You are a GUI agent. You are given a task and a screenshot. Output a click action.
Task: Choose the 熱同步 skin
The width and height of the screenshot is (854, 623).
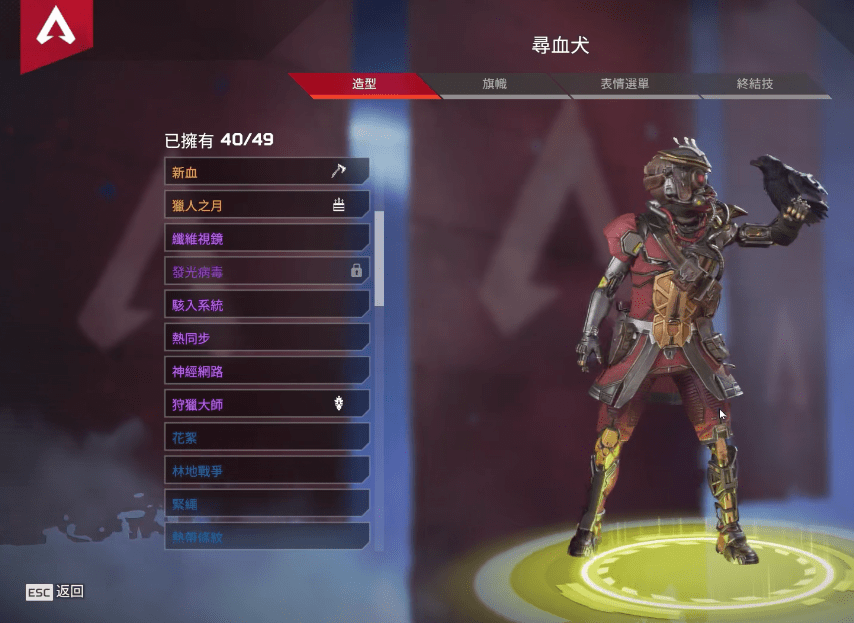click(x=266, y=338)
